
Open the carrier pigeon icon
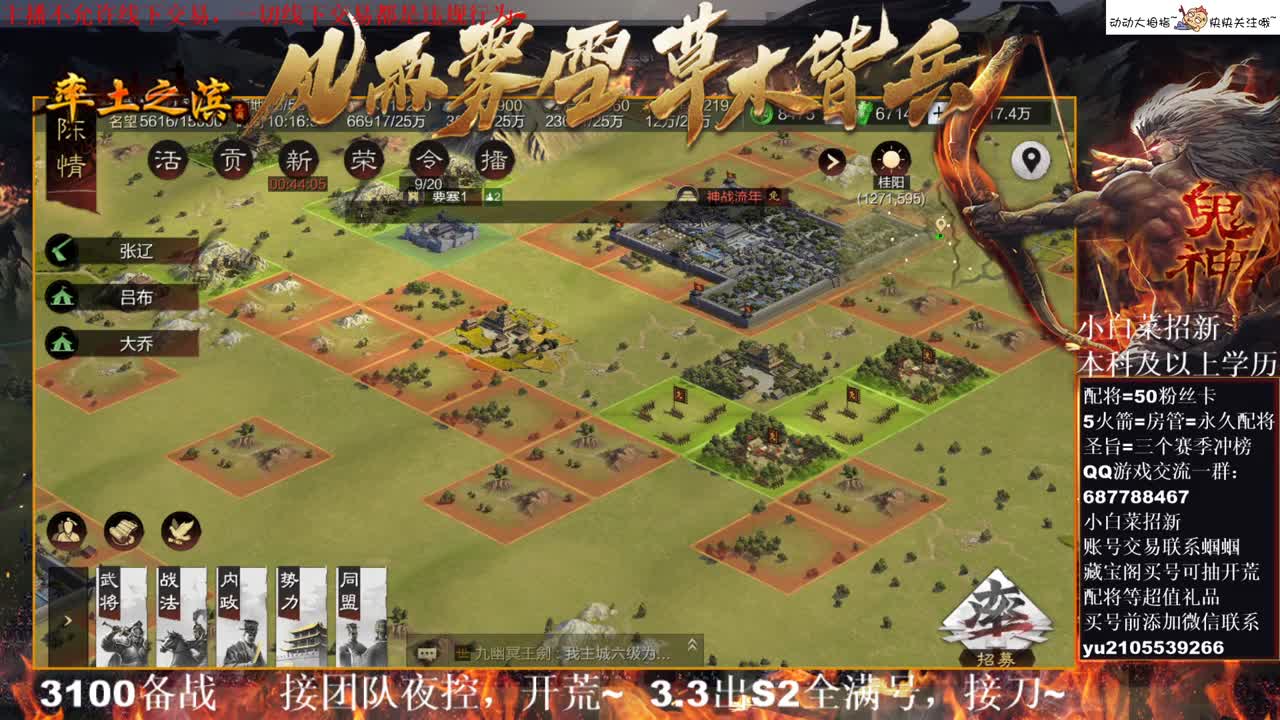[x=178, y=531]
